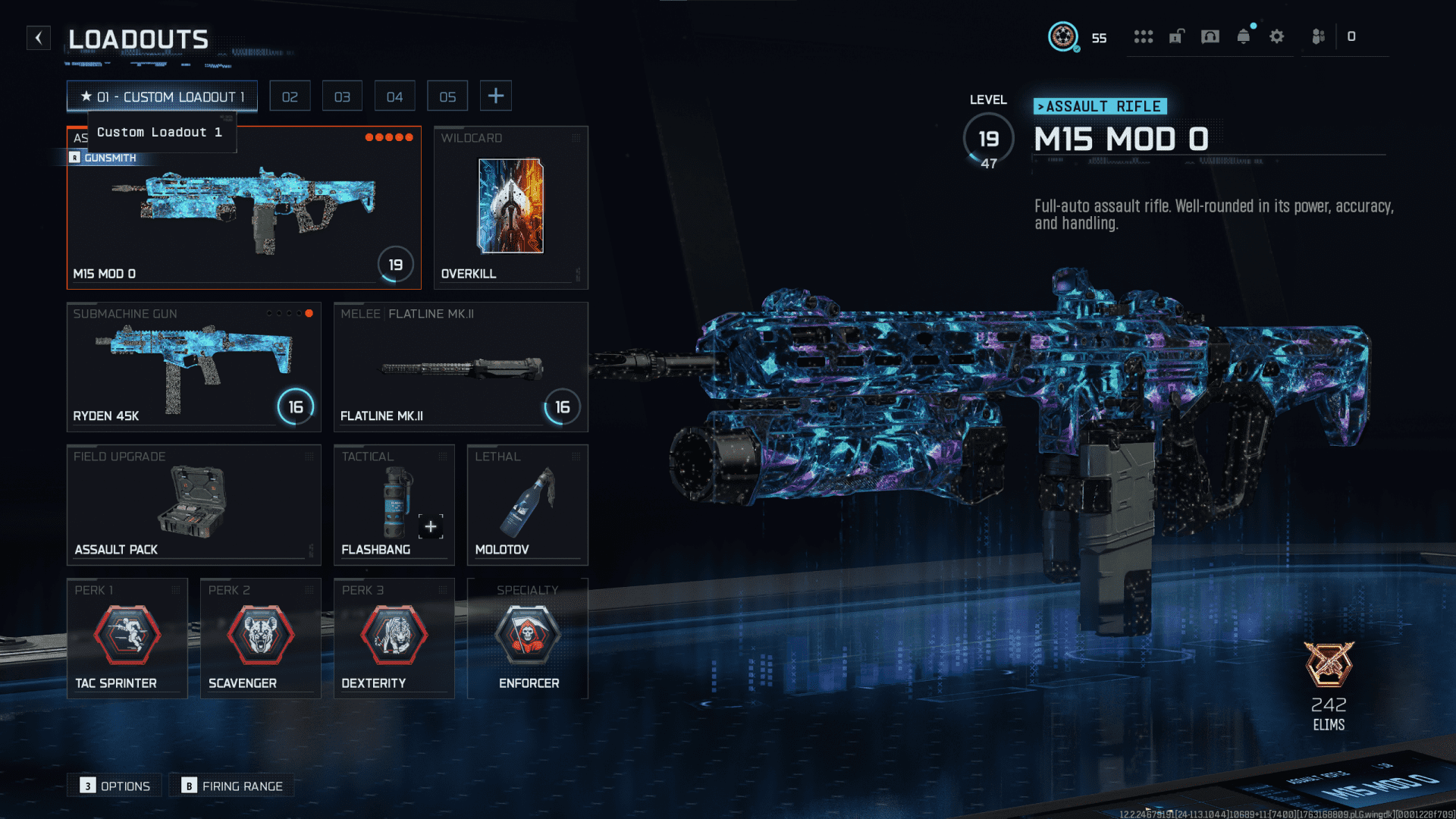This screenshot has width=1456, height=819.
Task: Click the unlocks padlock icon
Action: (1176, 36)
